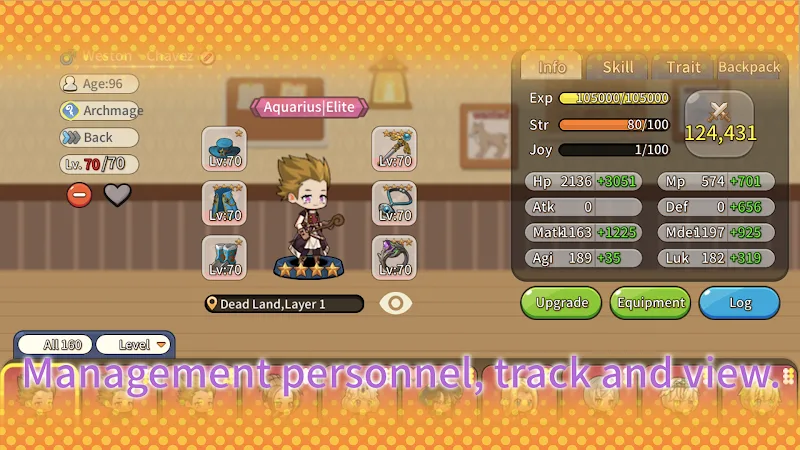The image size is (800, 450).
Task: Edit the character name with pencil icon
Action: pyautogui.click(x=207, y=57)
